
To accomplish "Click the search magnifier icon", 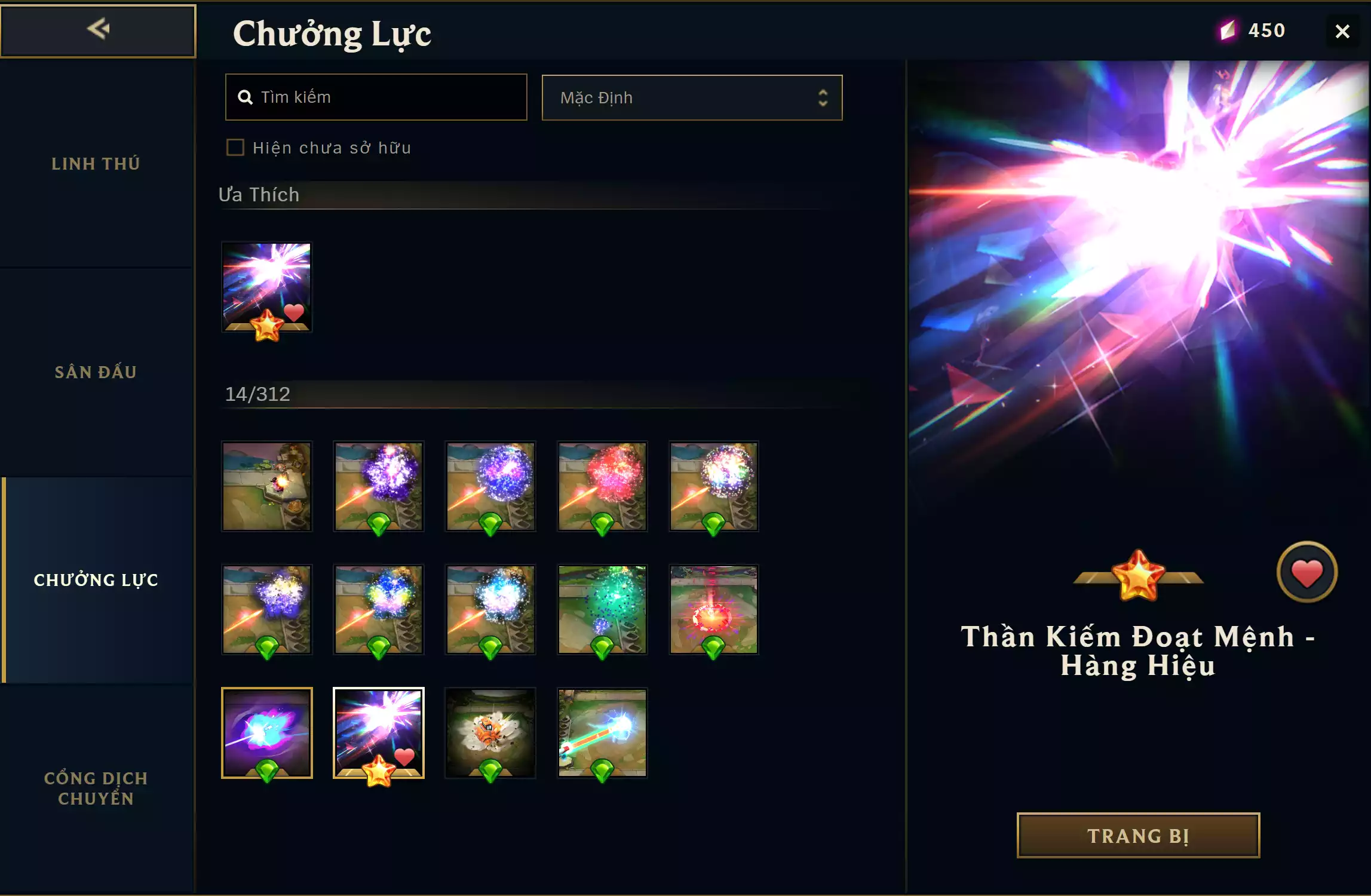I will pos(246,97).
